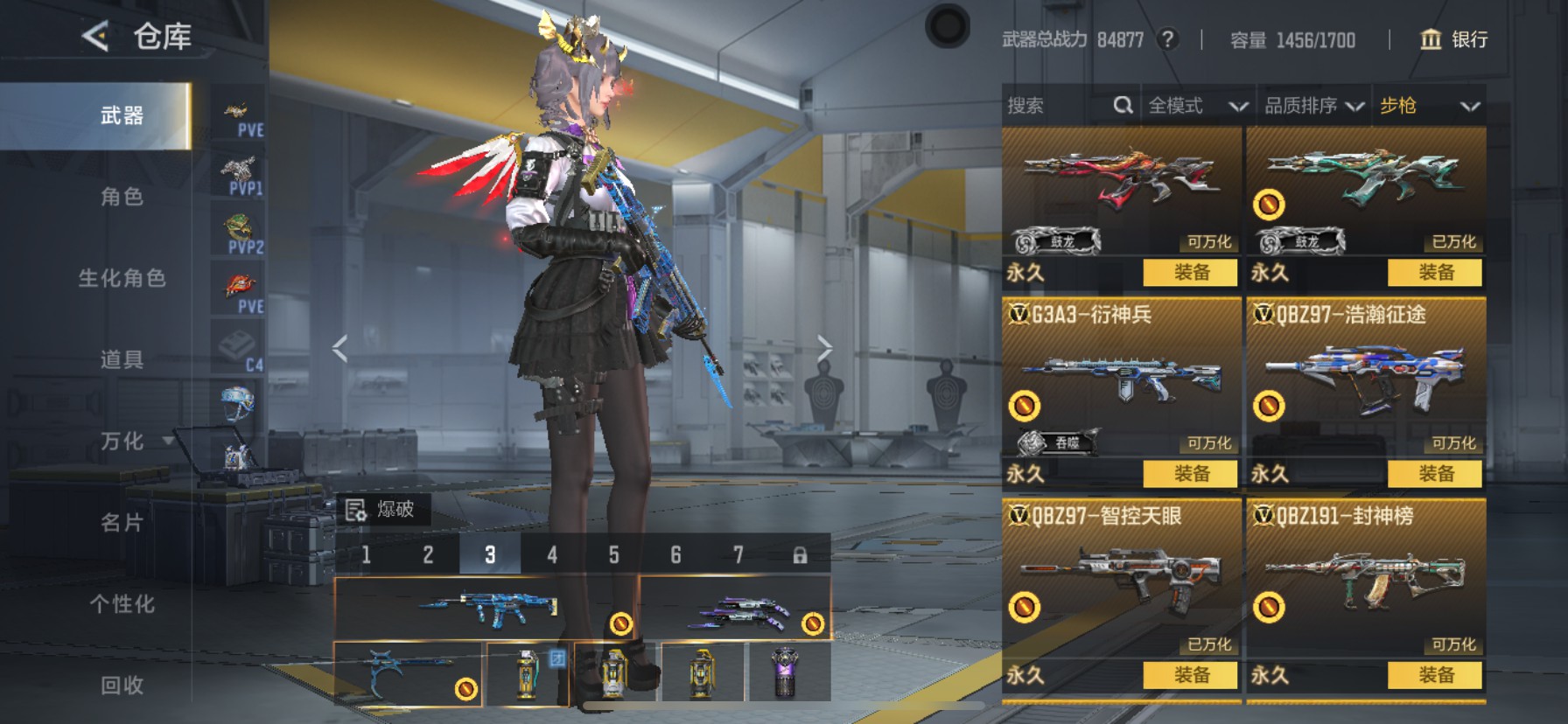This screenshot has width=1568, height=724.
Task: Open the 步枪 weapon type dropdown
Action: tap(1428, 106)
